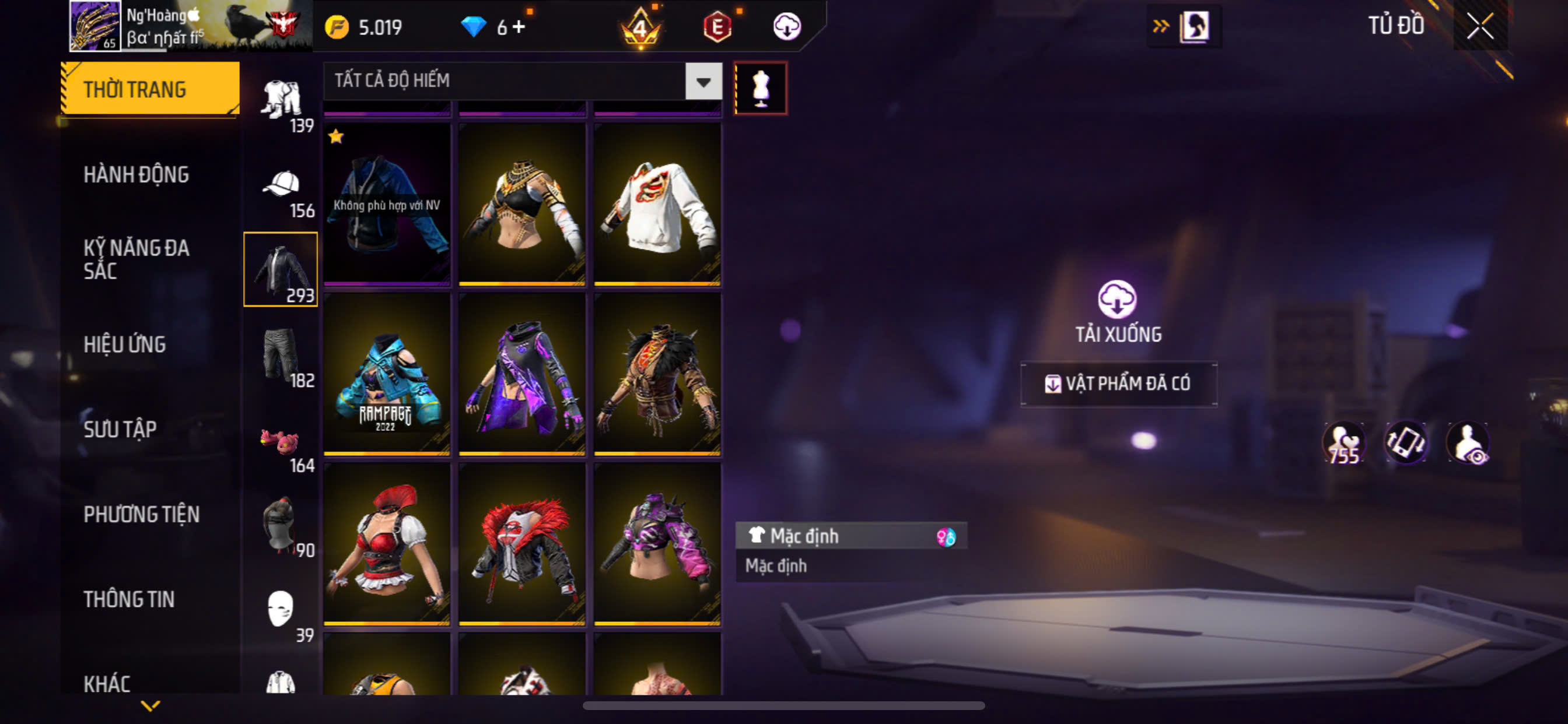This screenshot has width=1568, height=724.
Task: Open the character preview eye icon
Action: tap(1468, 443)
